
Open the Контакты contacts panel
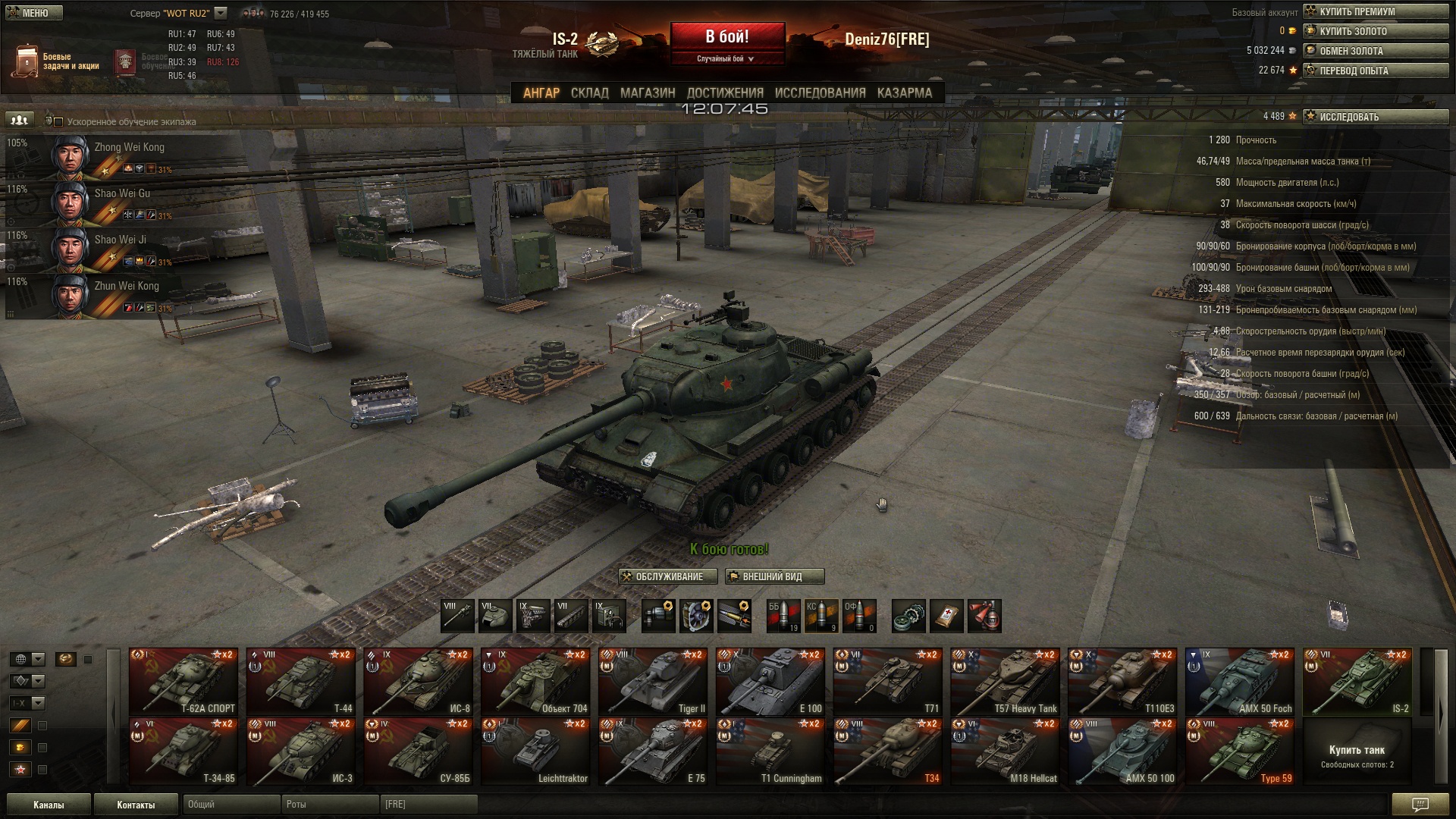[136, 805]
